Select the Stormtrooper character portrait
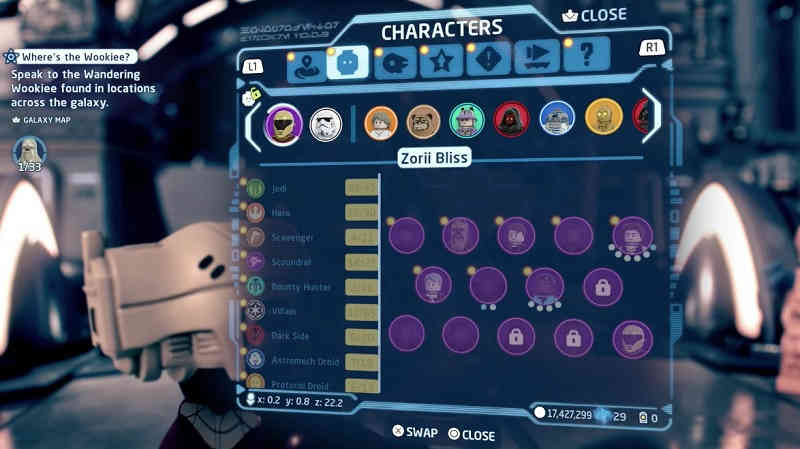The image size is (800, 449). tap(326, 124)
